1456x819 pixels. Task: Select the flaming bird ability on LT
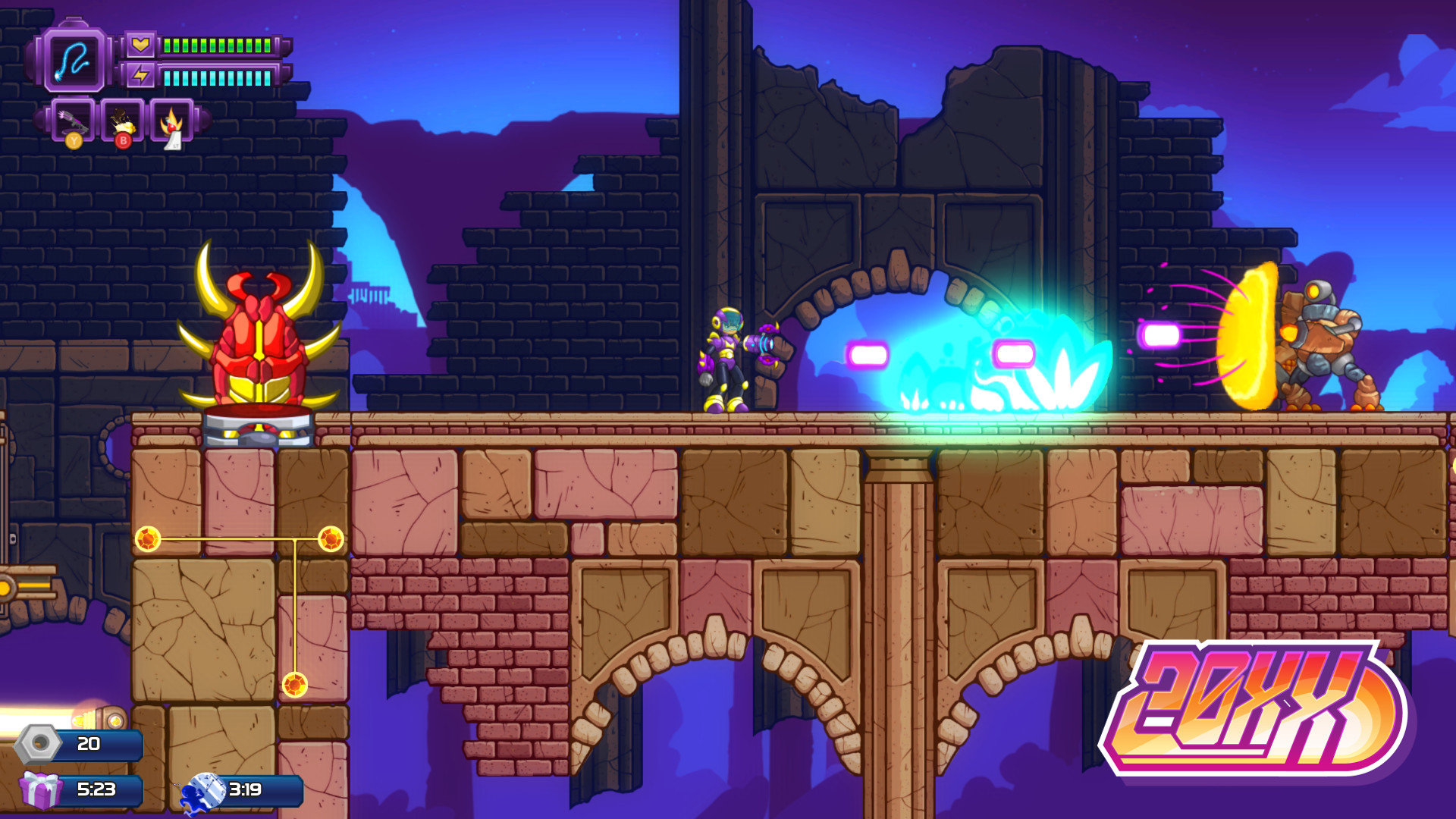click(172, 121)
